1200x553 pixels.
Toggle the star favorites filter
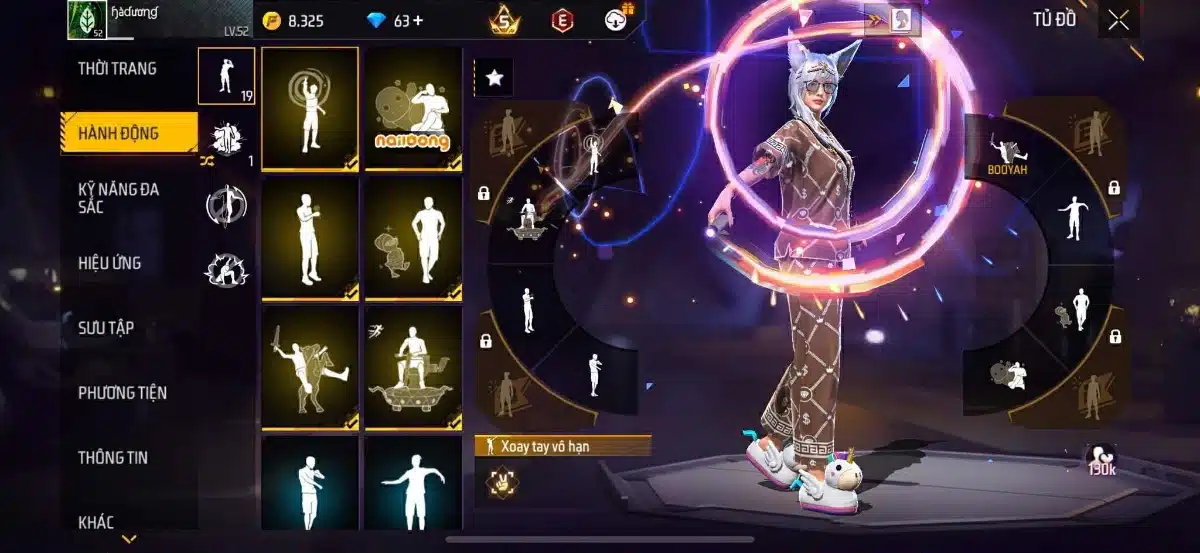pyautogui.click(x=493, y=78)
